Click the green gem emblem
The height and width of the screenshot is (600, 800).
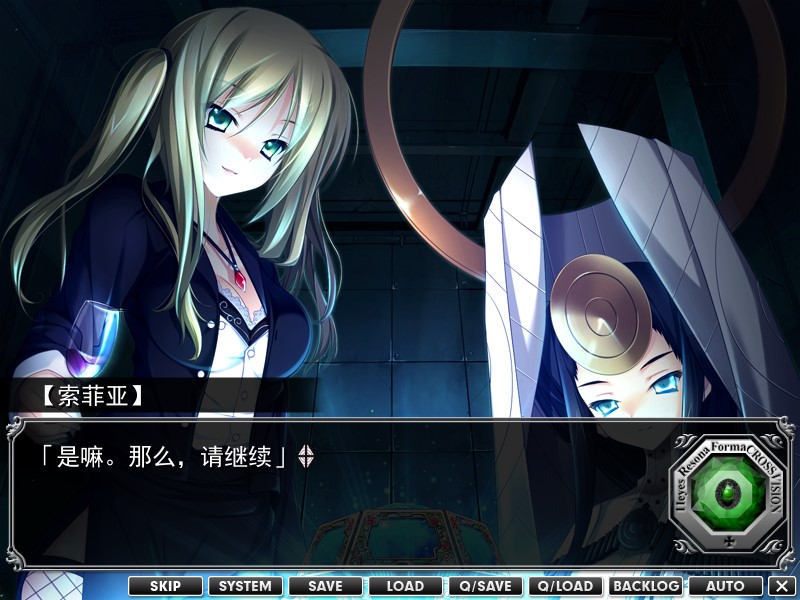tap(727, 494)
